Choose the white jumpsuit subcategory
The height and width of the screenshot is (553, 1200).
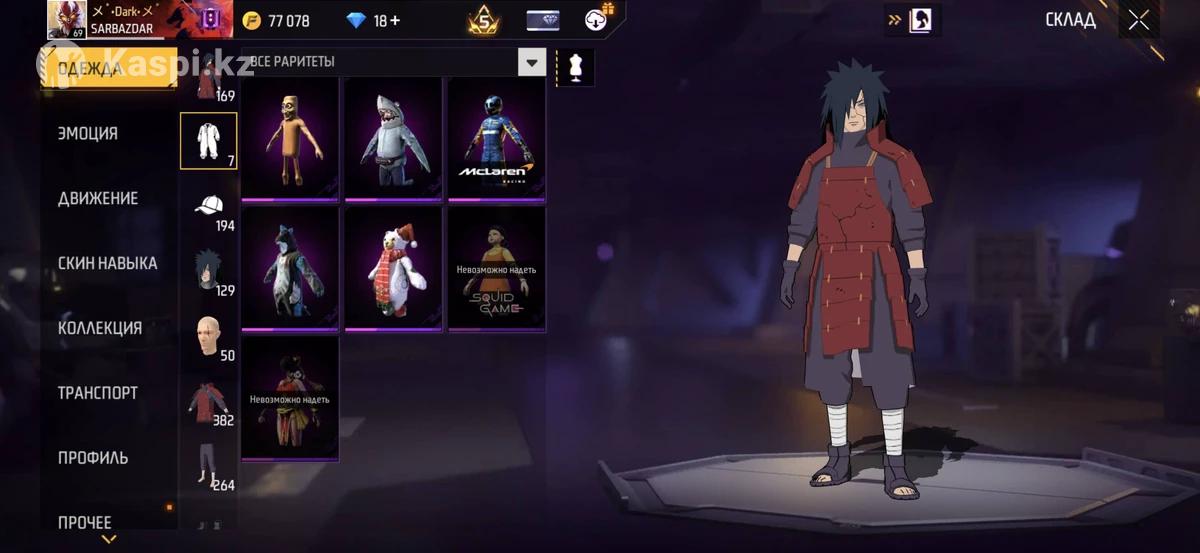pos(208,141)
